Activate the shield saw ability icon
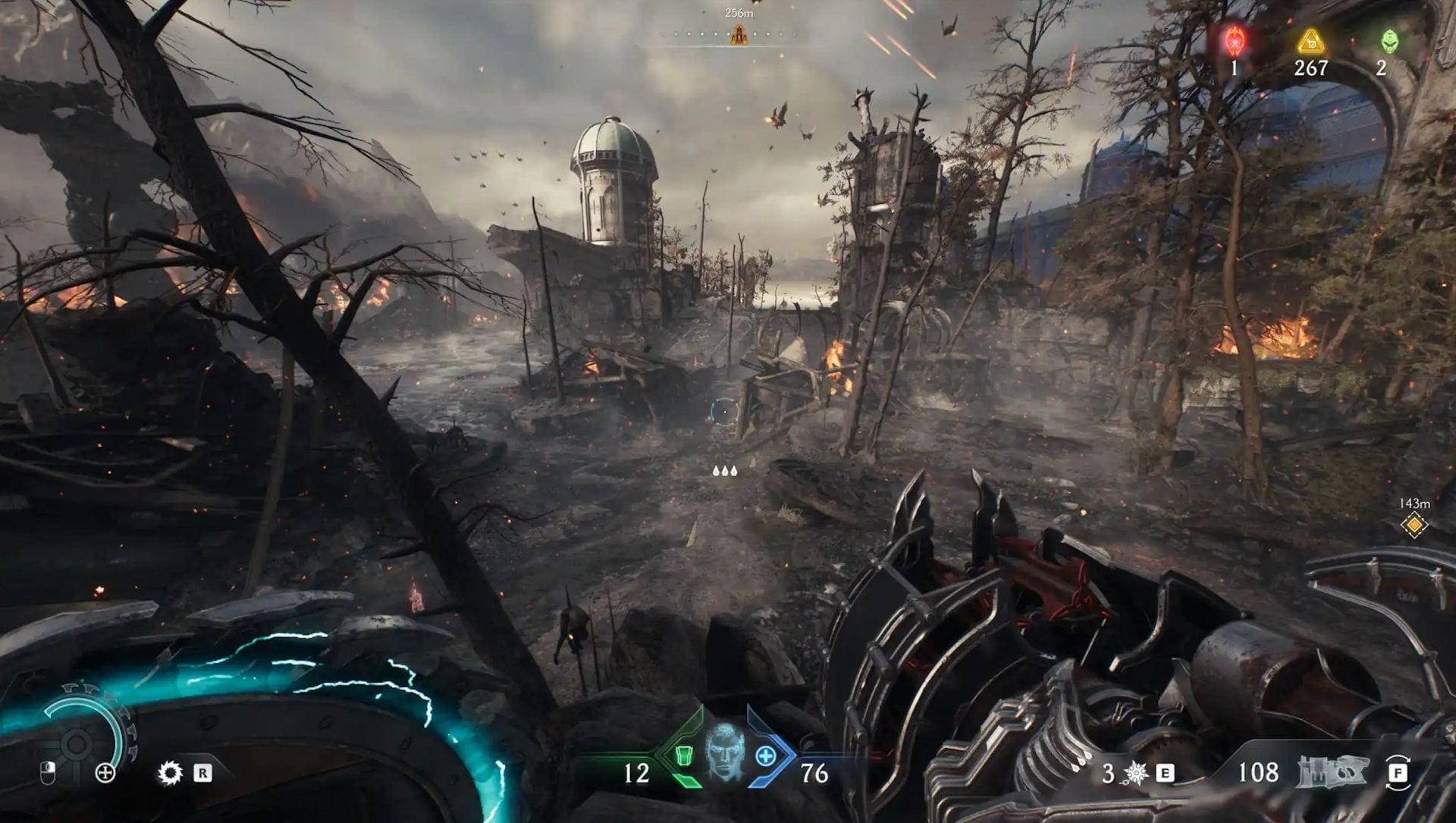This screenshot has height=823, width=1456. coord(170,773)
